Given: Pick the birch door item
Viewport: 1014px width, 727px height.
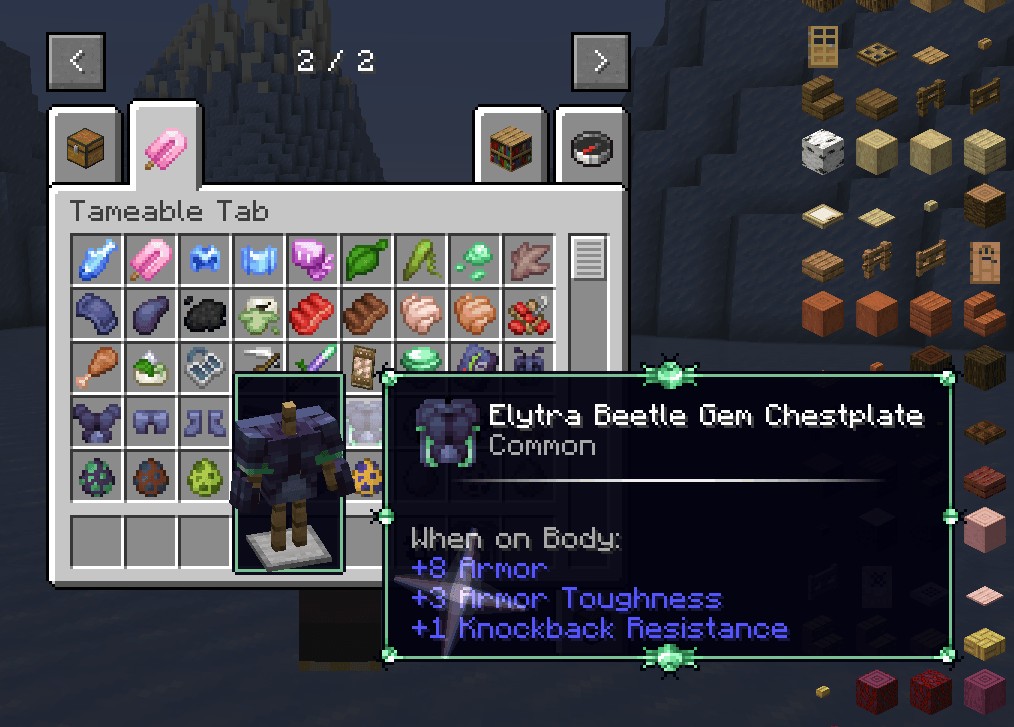Looking at the screenshot, I should (823, 46).
